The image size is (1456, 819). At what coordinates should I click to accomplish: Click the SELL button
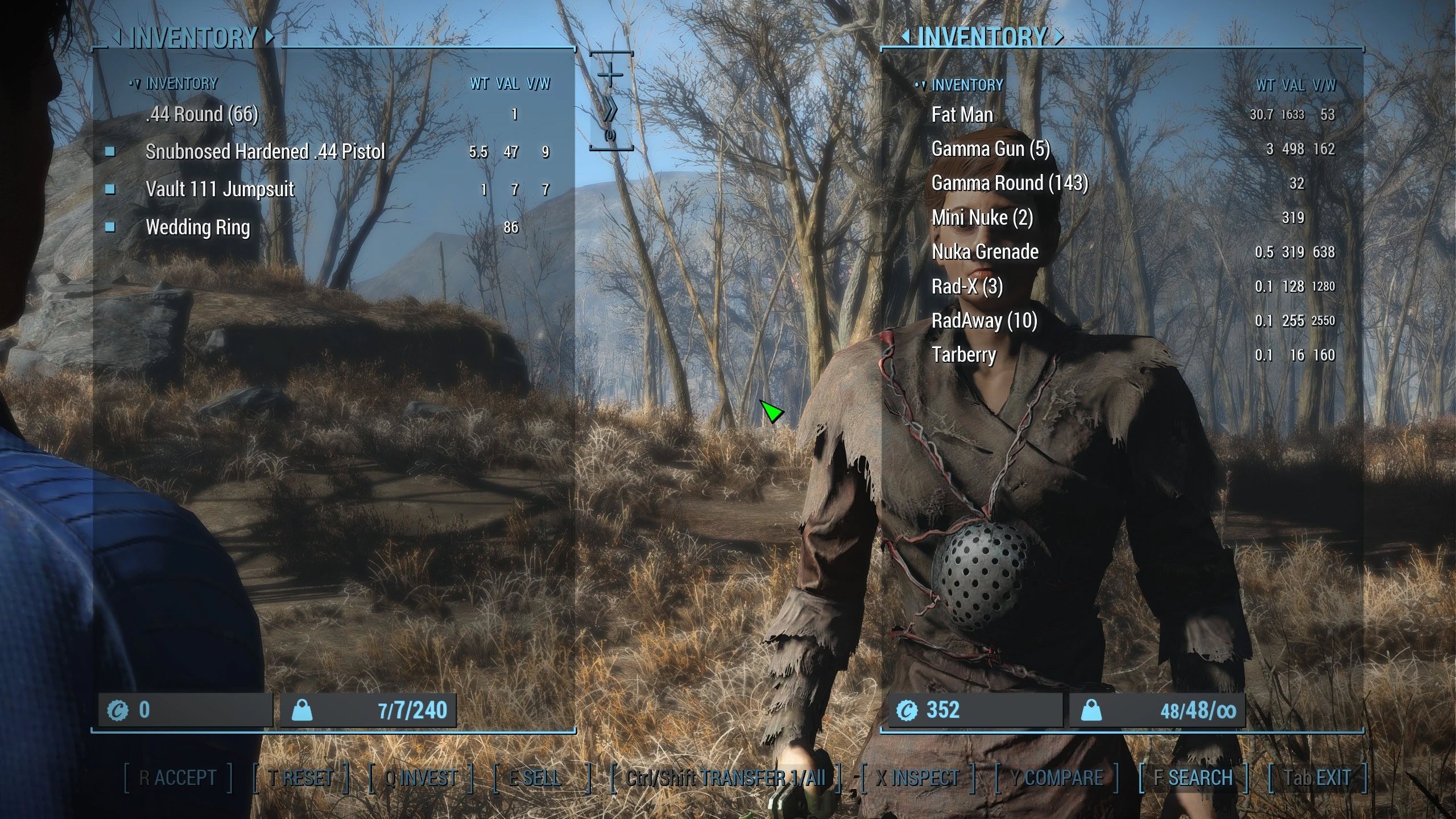535,778
